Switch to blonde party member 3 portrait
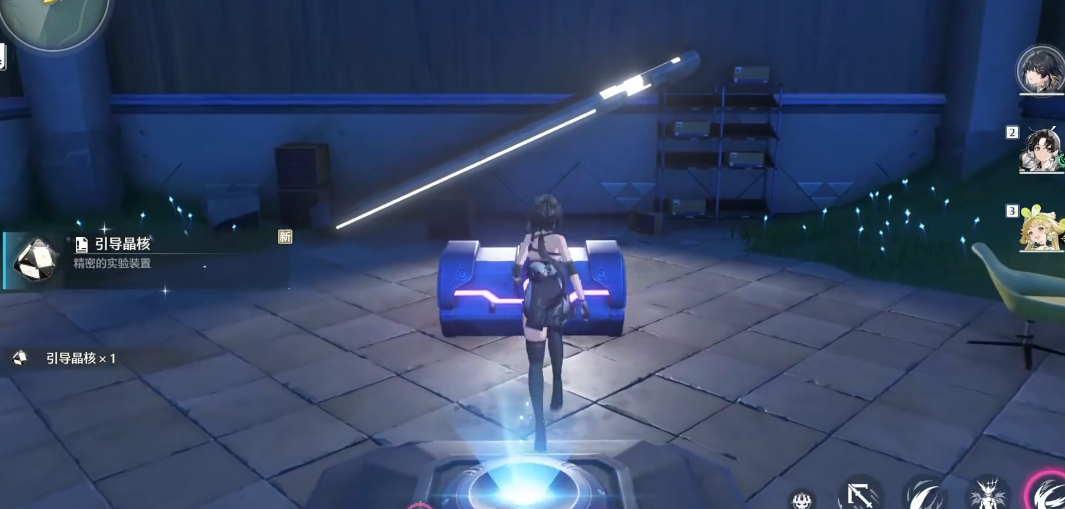Screen dimensions: 1065x509 (1041, 227)
